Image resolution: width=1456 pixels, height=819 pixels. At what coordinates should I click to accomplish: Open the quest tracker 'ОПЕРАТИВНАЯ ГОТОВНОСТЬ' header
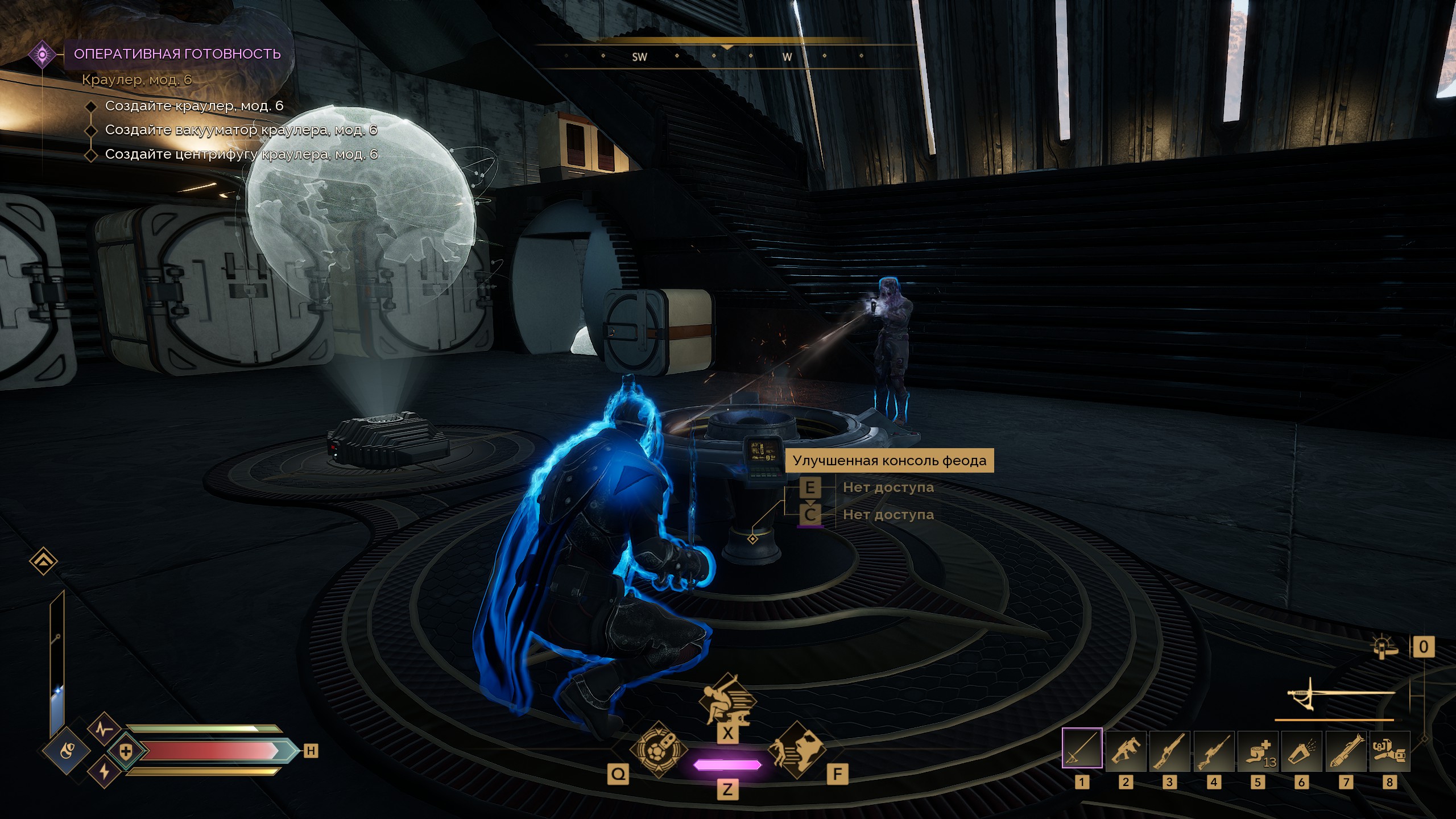point(177,54)
